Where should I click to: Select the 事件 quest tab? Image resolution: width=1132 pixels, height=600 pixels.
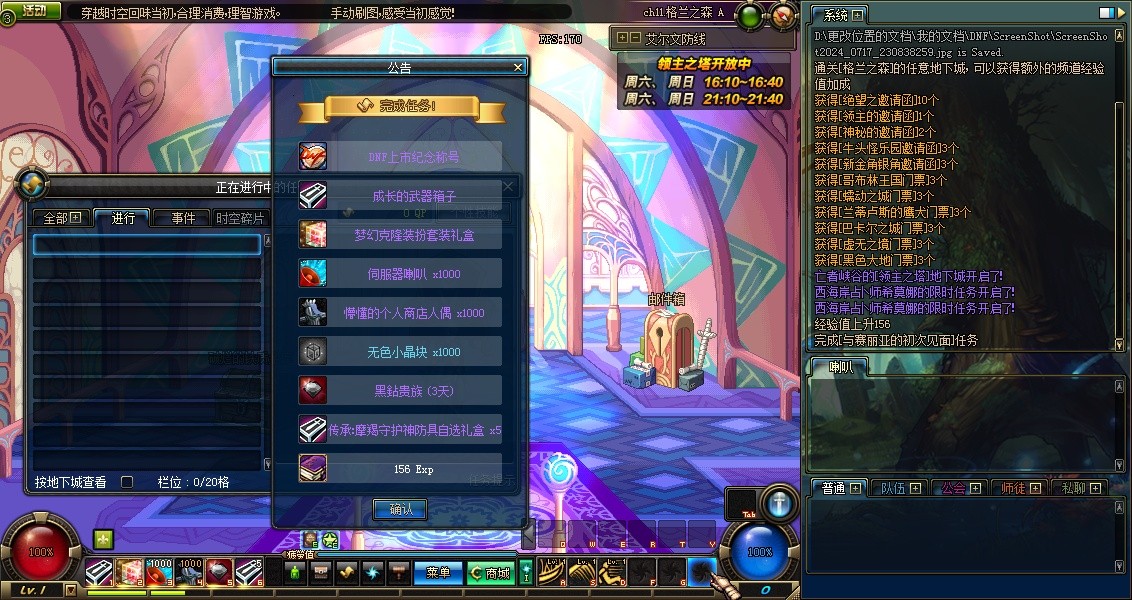pyautogui.click(x=183, y=218)
